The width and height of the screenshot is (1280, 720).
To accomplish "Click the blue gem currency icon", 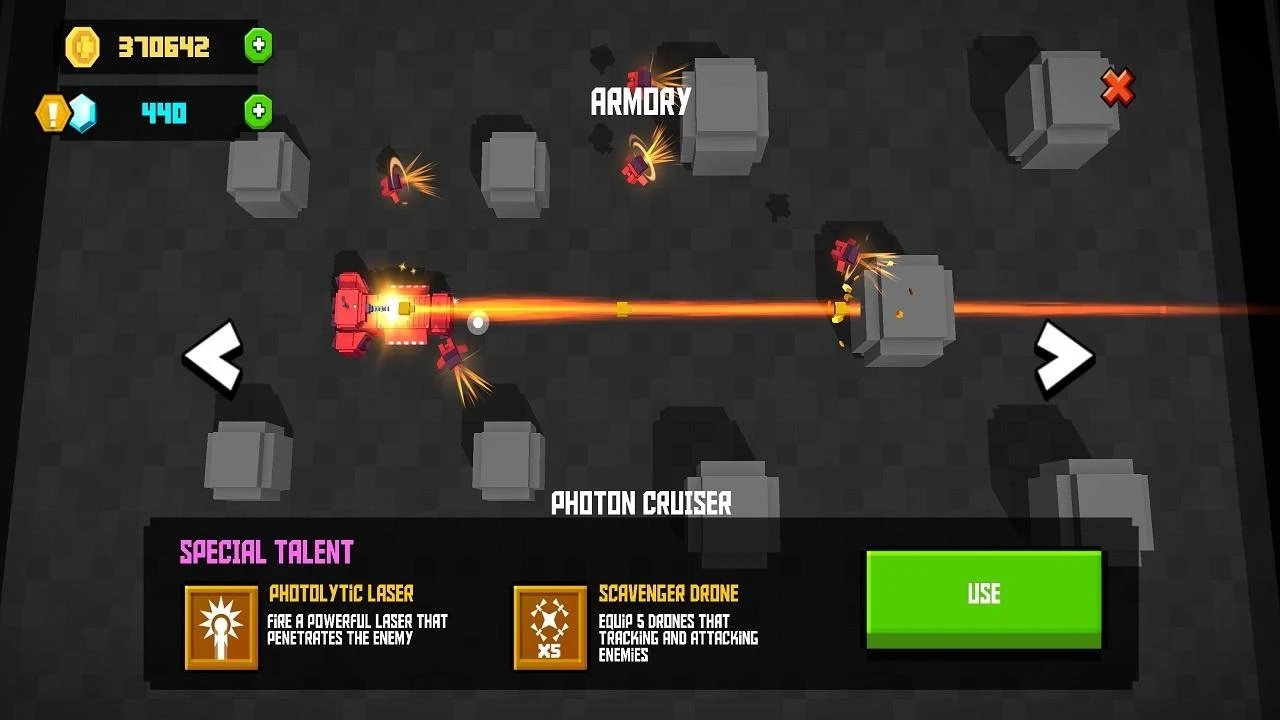I will pos(85,112).
